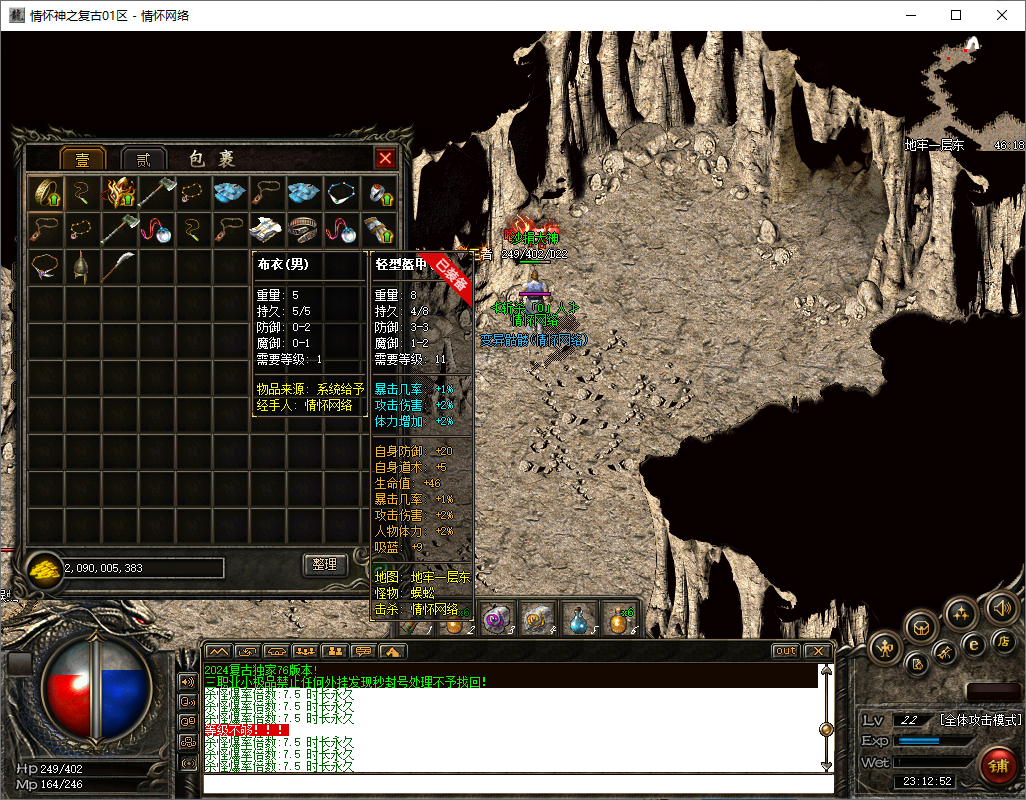Viewport: 1026px width, 800px height.
Task: Click the chat out button
Action: (x=786, y=651)
